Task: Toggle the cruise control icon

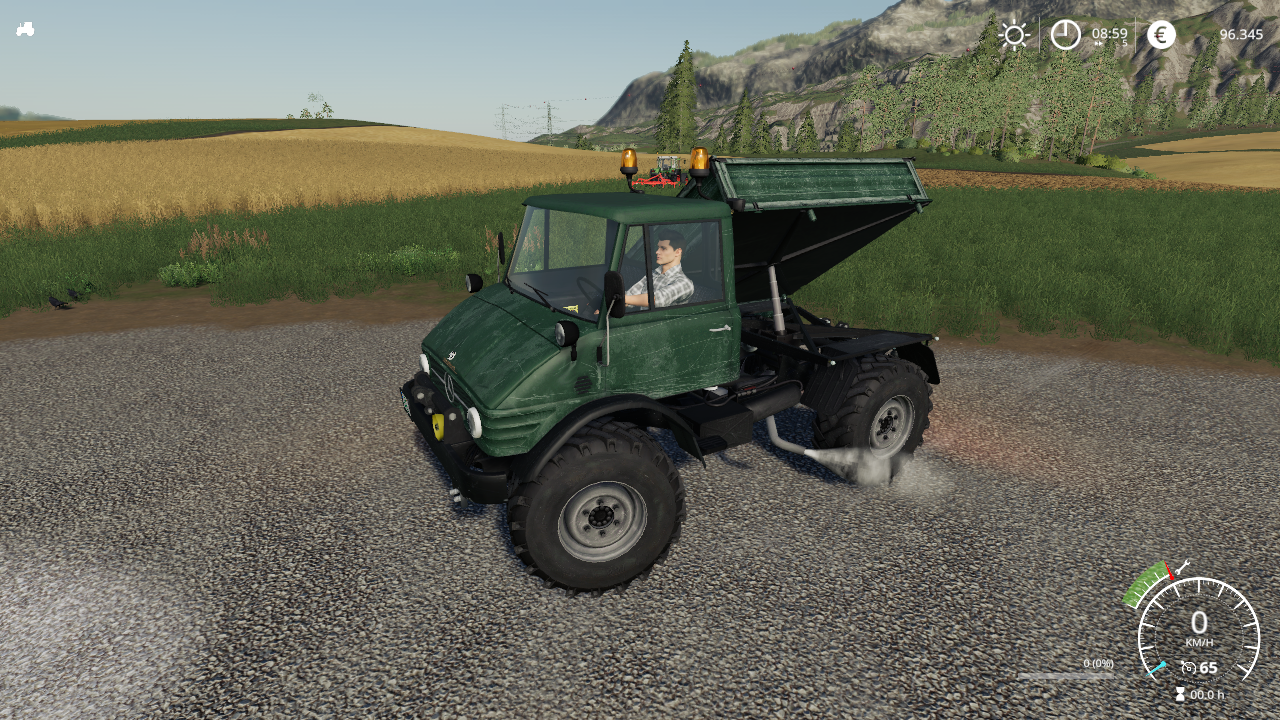Action: (x=1188, y=668)
